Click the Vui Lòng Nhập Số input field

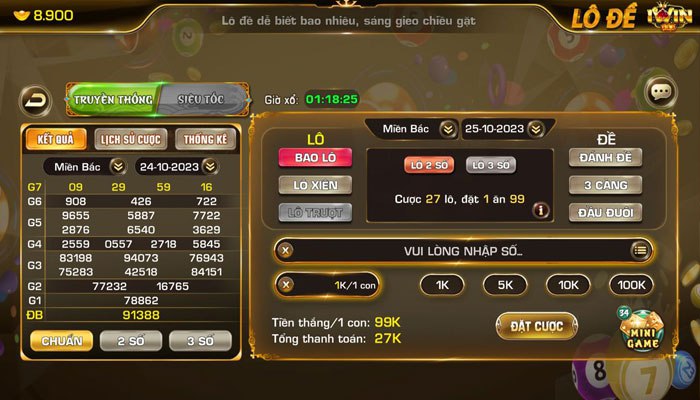click(462, 250)
